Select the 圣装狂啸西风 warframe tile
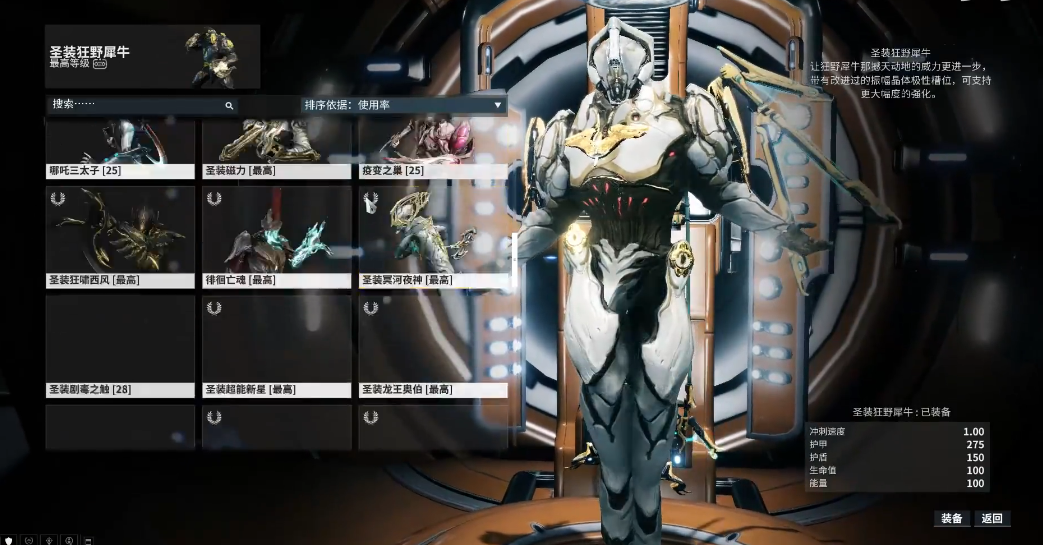 click(120, 237)
